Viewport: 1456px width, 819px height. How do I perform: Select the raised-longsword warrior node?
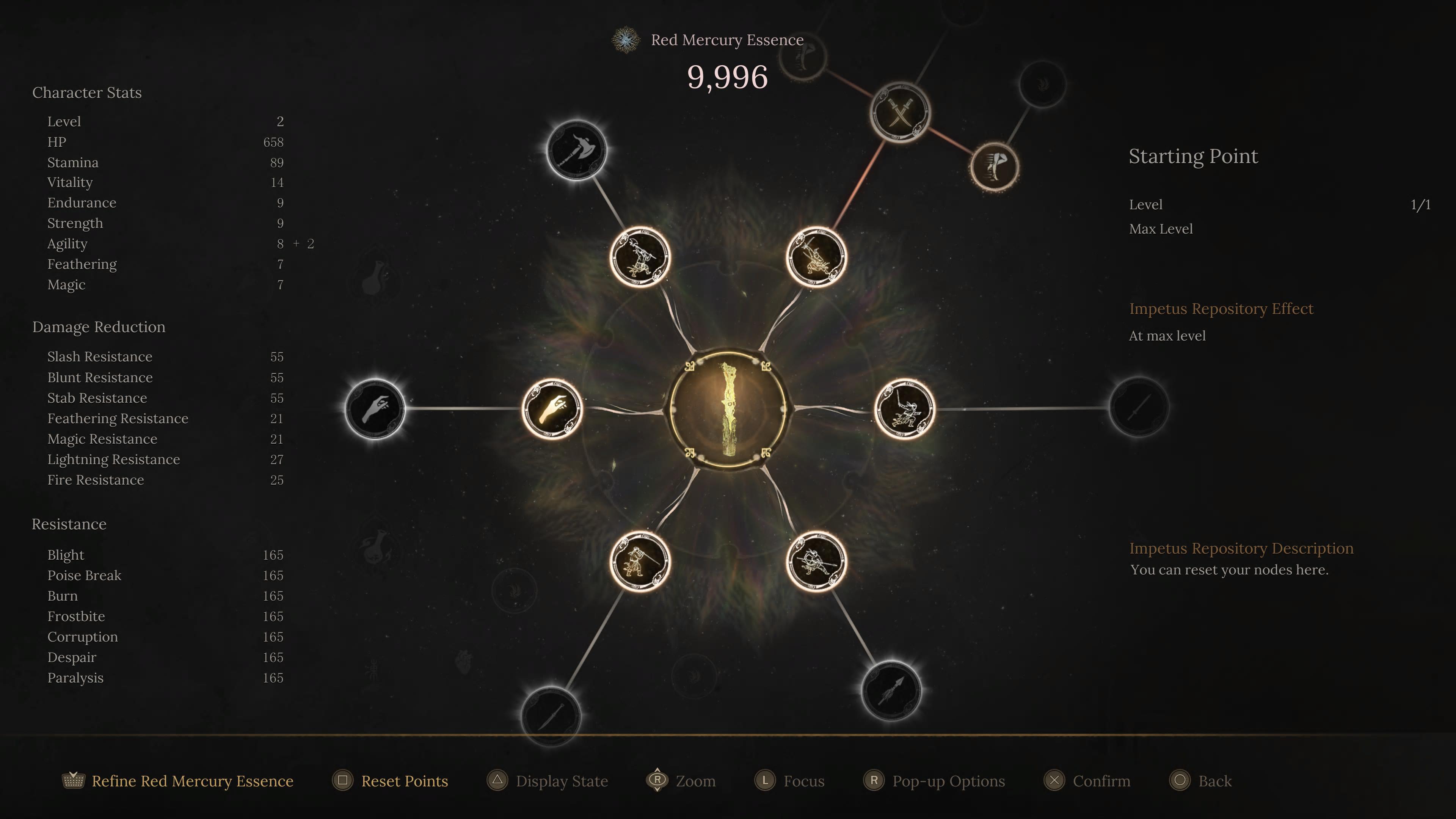tap(904, 409)
